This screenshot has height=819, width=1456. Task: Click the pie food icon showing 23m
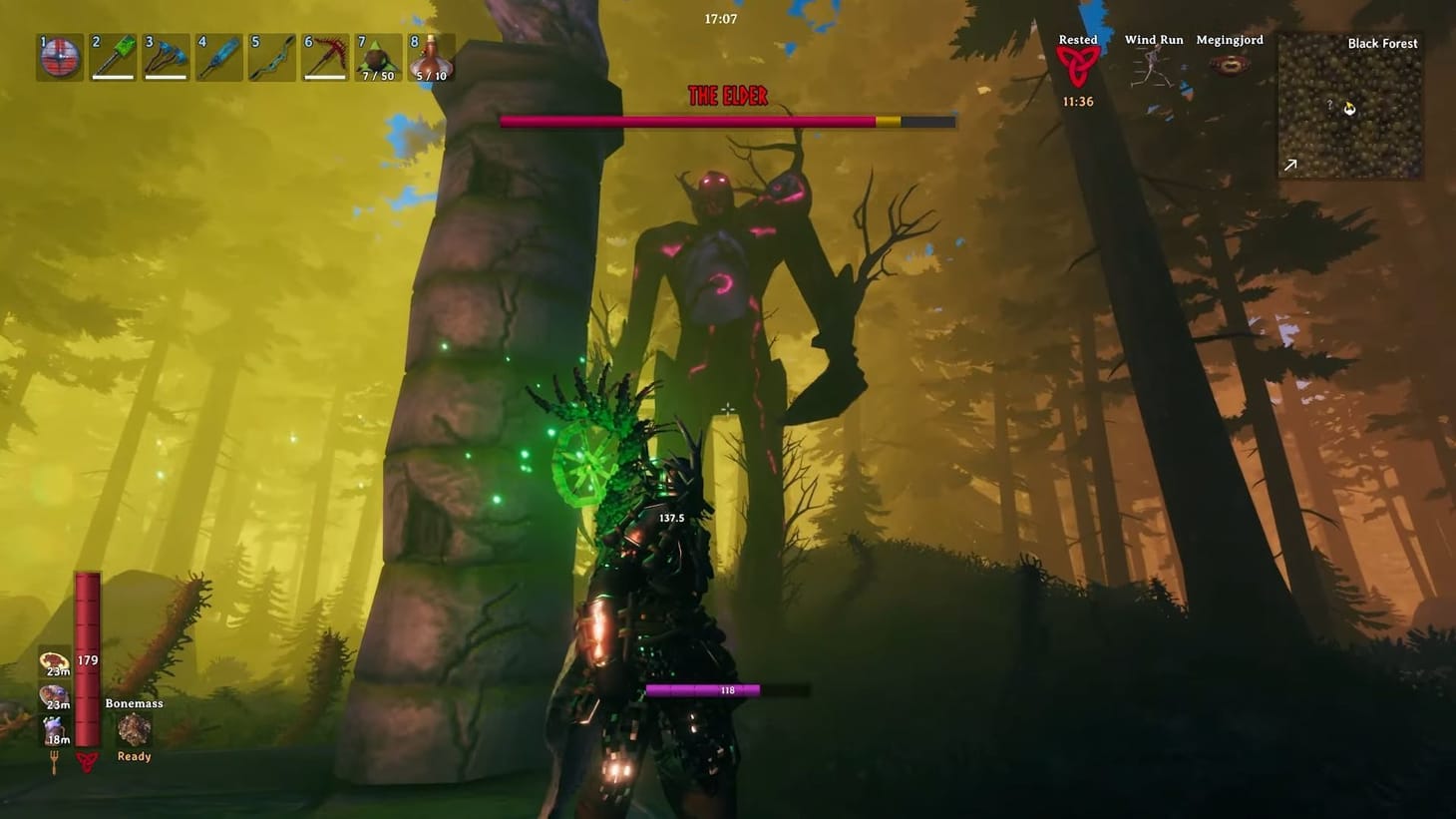click(x=54, y=660)
